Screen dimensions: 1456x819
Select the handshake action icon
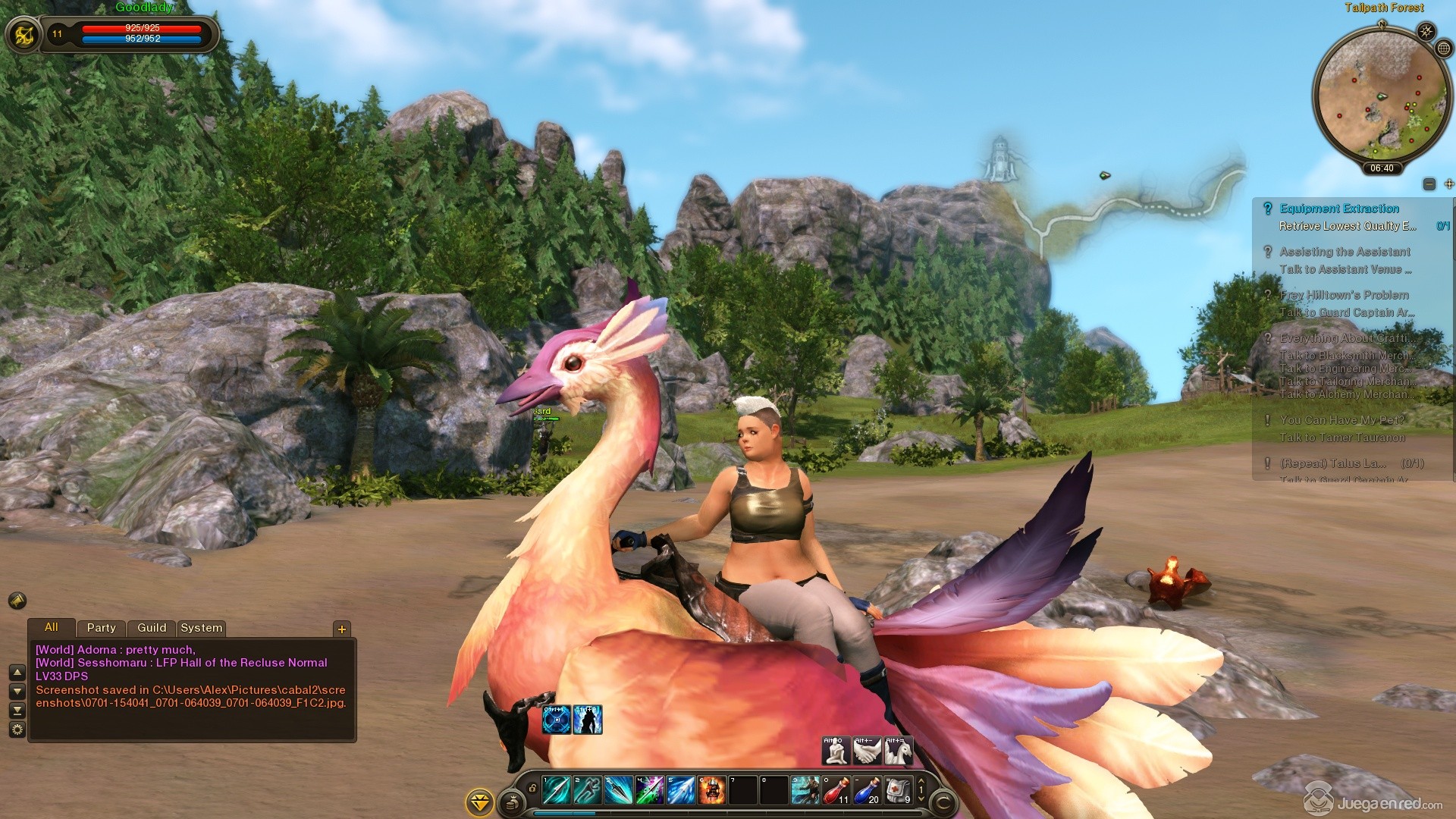(867, 751)
